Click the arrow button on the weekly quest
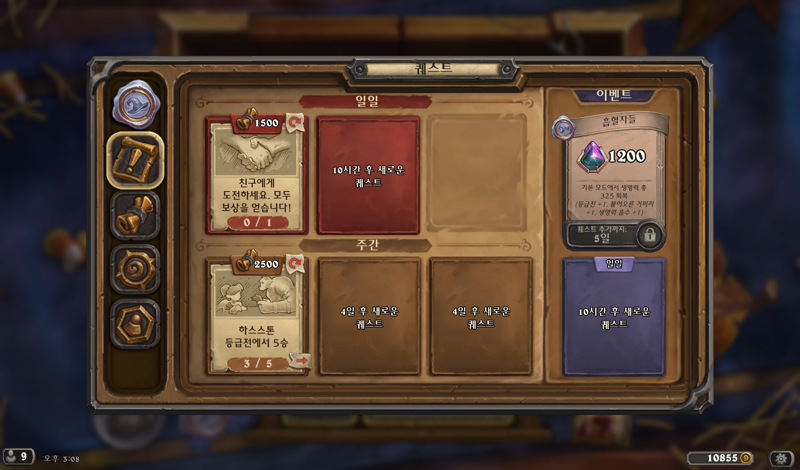 click(x=298, y=361)
